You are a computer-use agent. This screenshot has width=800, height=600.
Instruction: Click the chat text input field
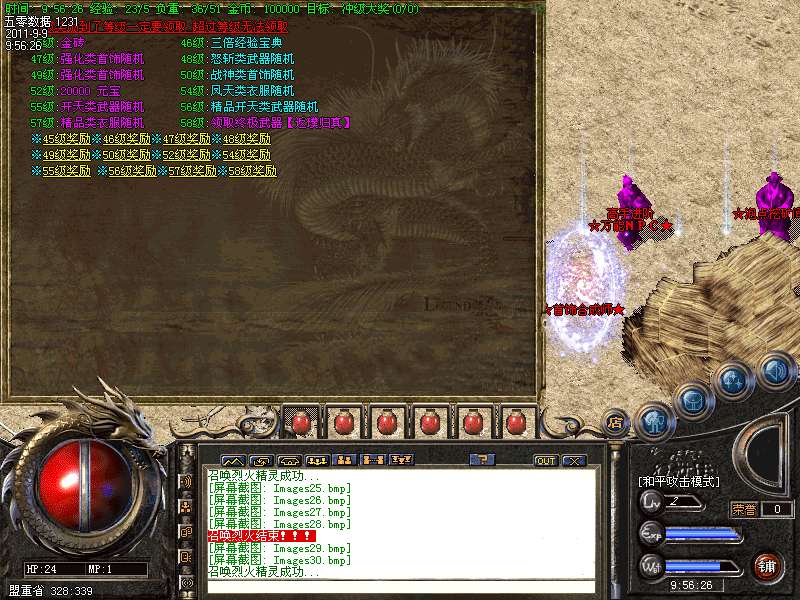(400, 587)
